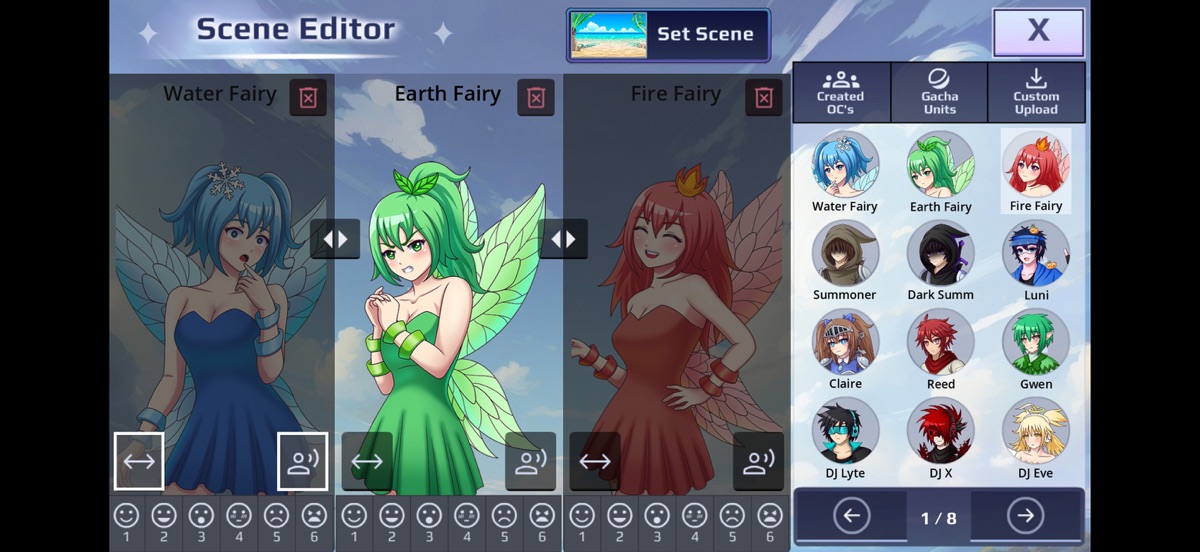Choose the Dark Summ character portrait
Screen dimensions: 1200x552
click(x=940, y=254)
